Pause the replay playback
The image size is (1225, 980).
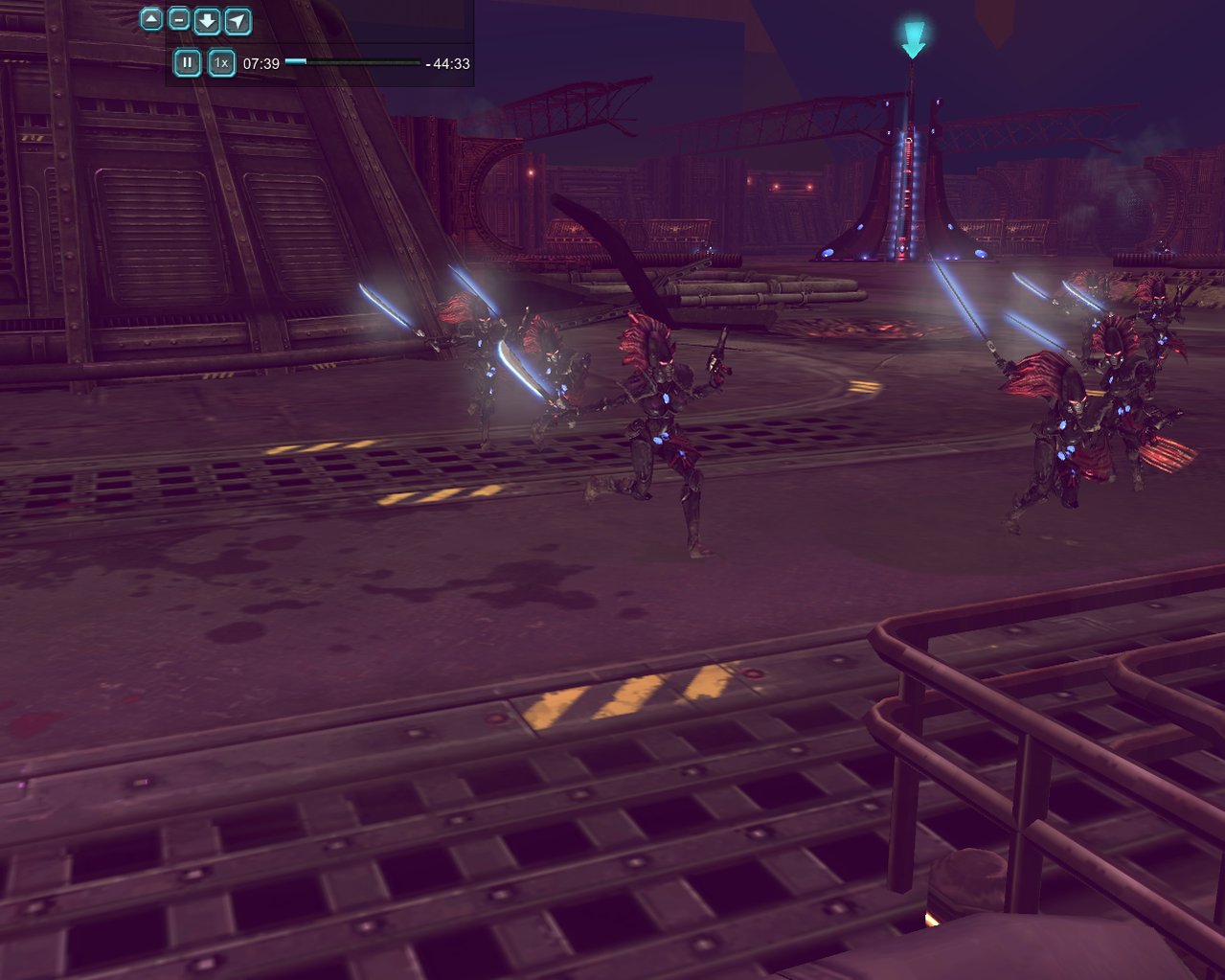[187, 63]
